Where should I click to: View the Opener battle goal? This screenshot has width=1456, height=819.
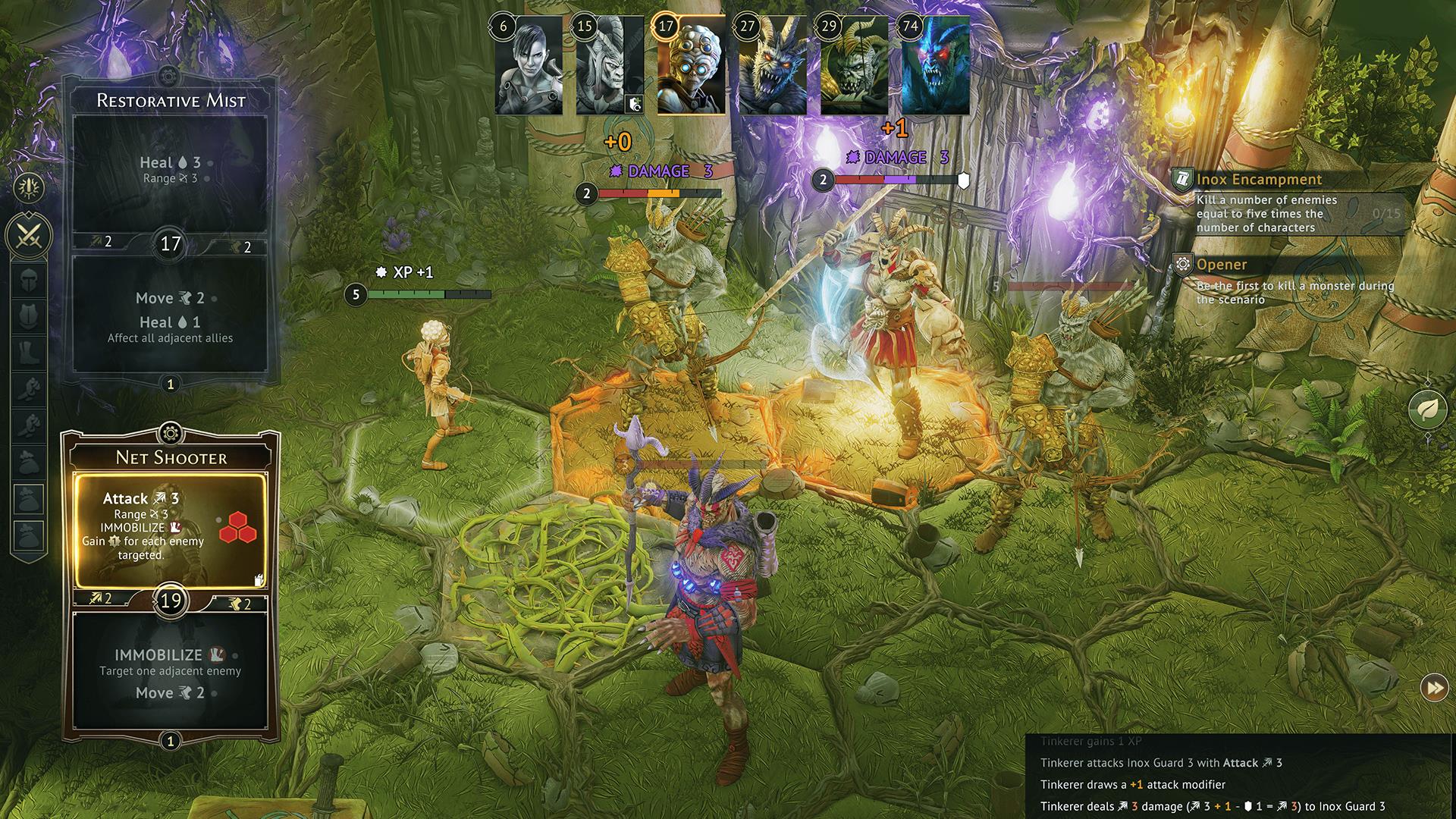pos(1221,265)
